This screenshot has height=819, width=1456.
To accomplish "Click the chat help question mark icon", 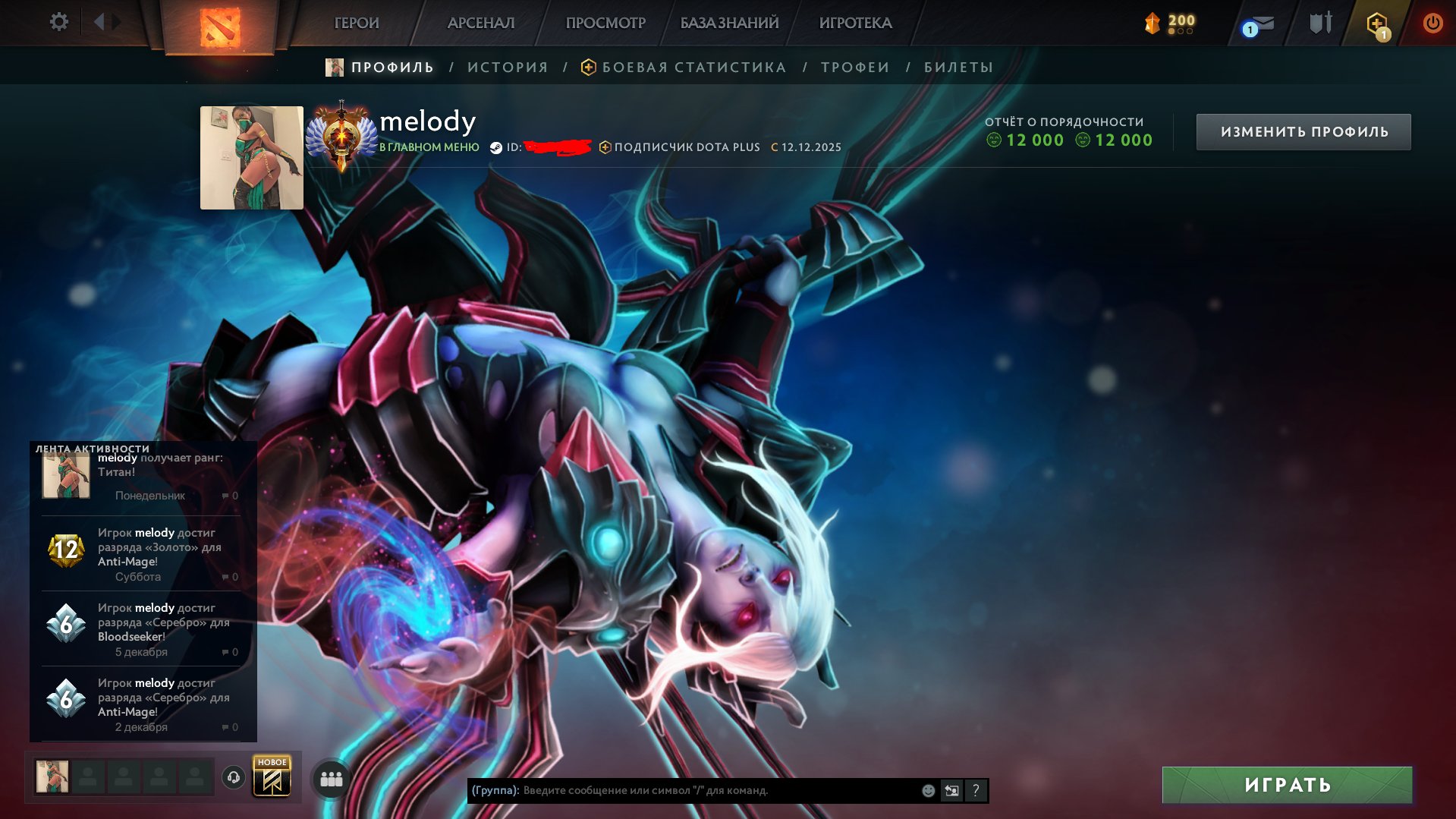I will pos(976,790).
